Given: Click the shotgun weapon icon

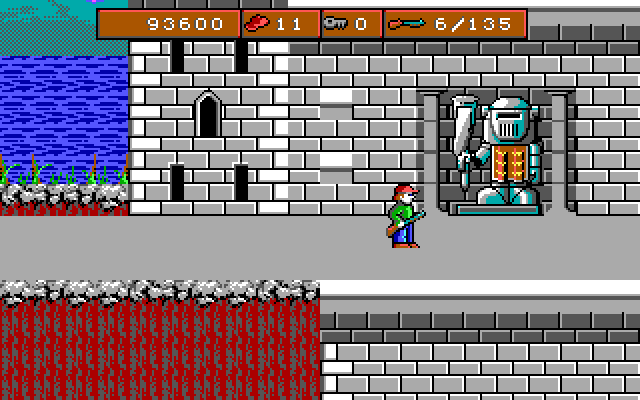Looking at the screenshot, I should pyautogui.click(x=409, y=23).
